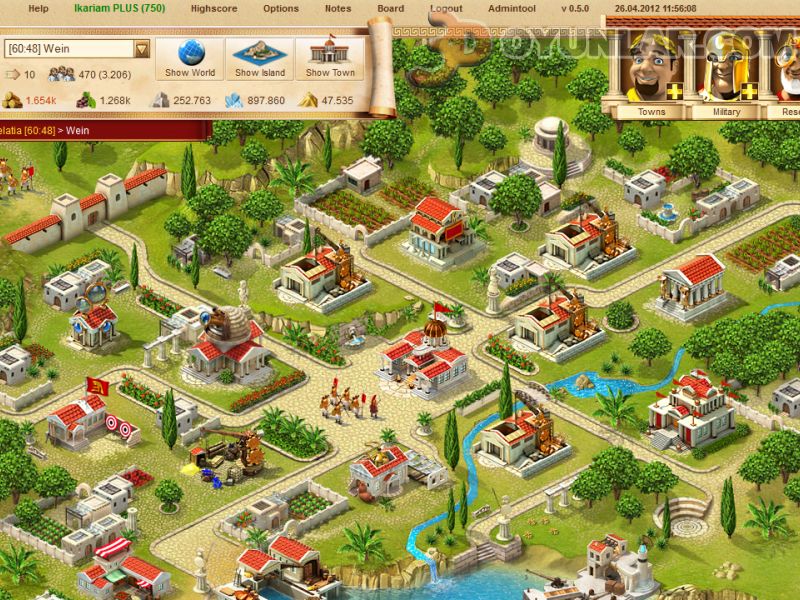
Task: Follow the [60:48] island breadcrumb link
Action: coord(28,130)
